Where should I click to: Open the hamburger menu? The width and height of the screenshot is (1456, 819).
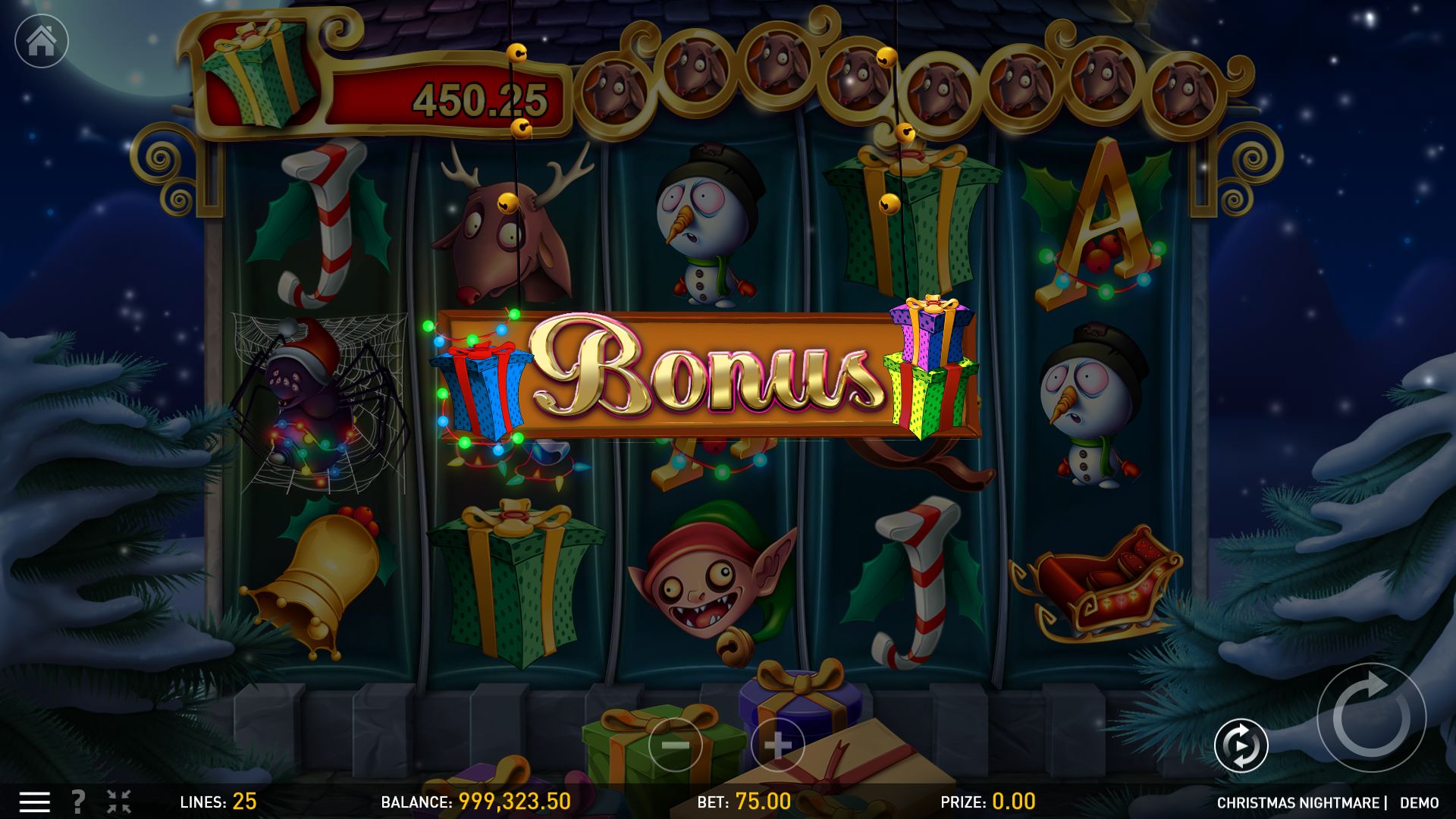34,802
